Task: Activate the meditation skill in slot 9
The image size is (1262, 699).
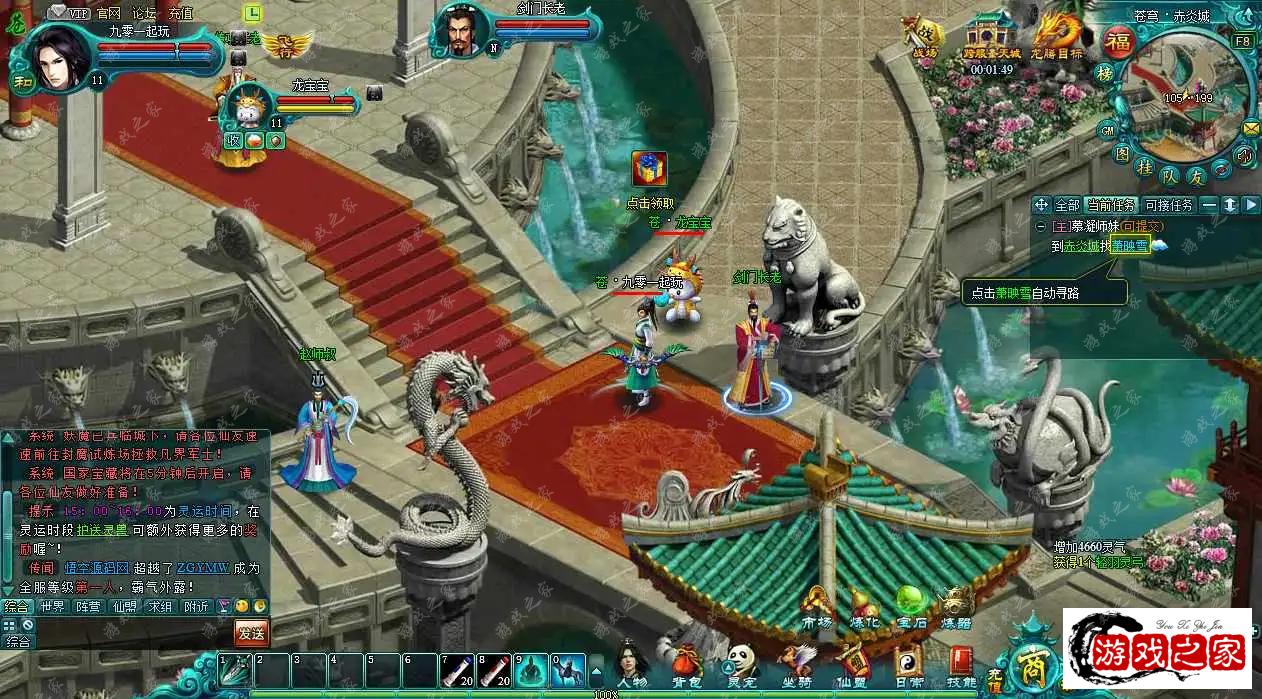Action: [531, 669]
